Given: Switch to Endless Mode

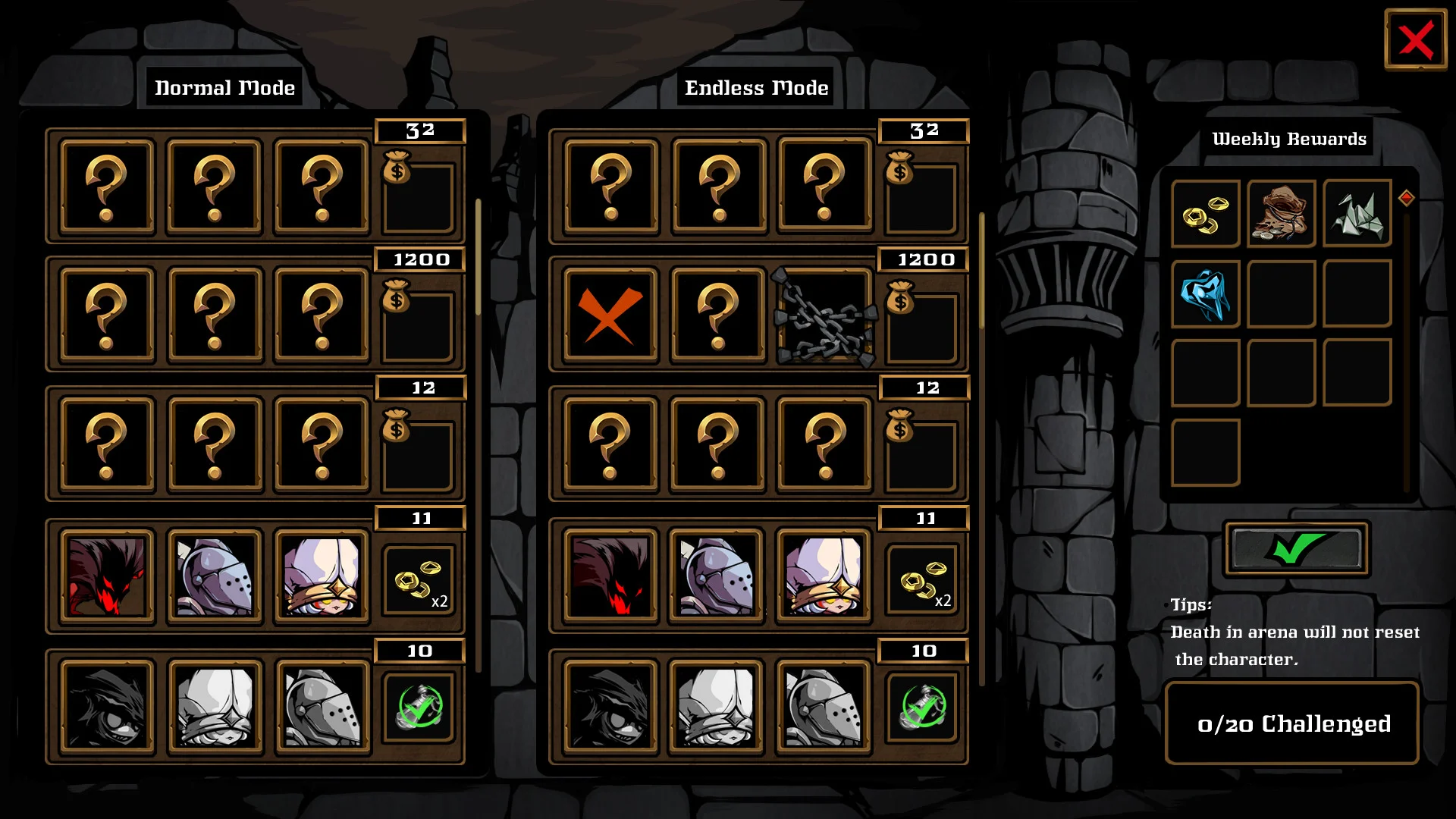Looking at the screenshot, I should (x=755, y=87).
